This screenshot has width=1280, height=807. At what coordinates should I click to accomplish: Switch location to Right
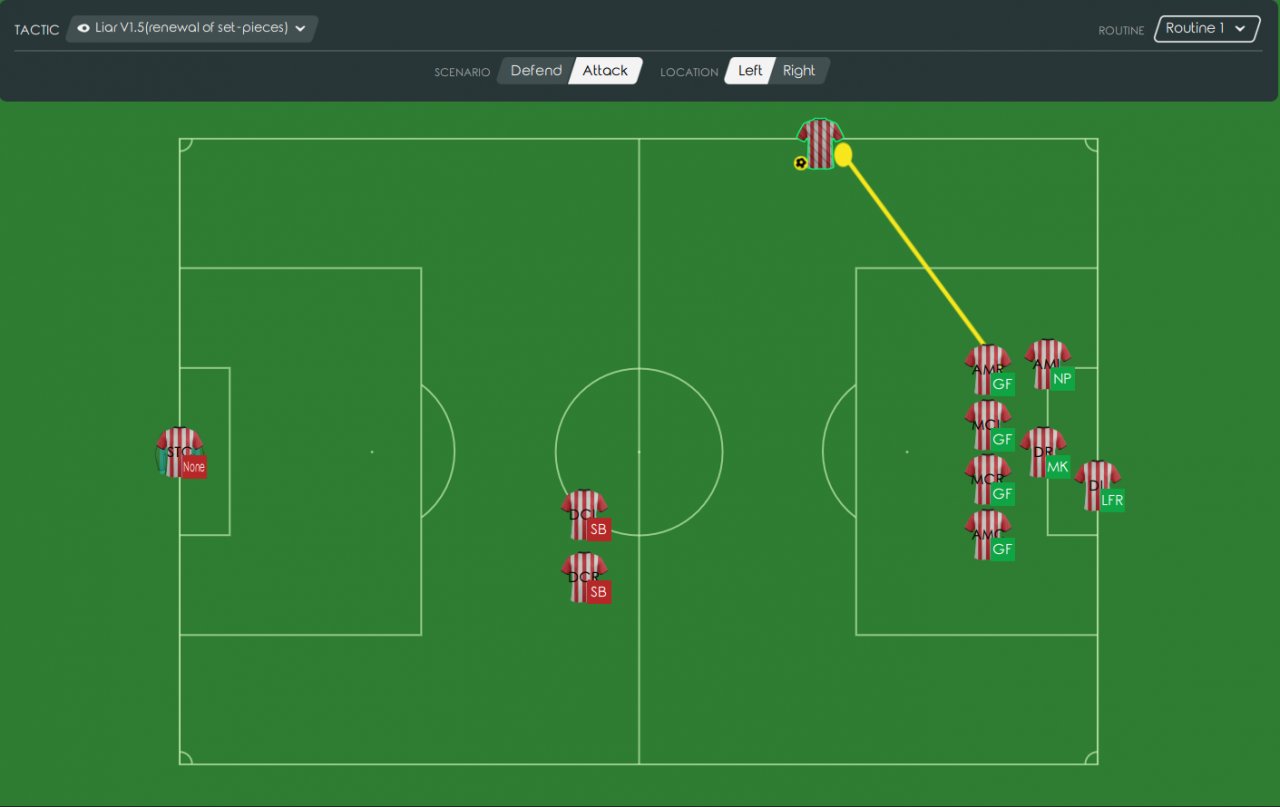pyautogui.click(x=799, y=71)
